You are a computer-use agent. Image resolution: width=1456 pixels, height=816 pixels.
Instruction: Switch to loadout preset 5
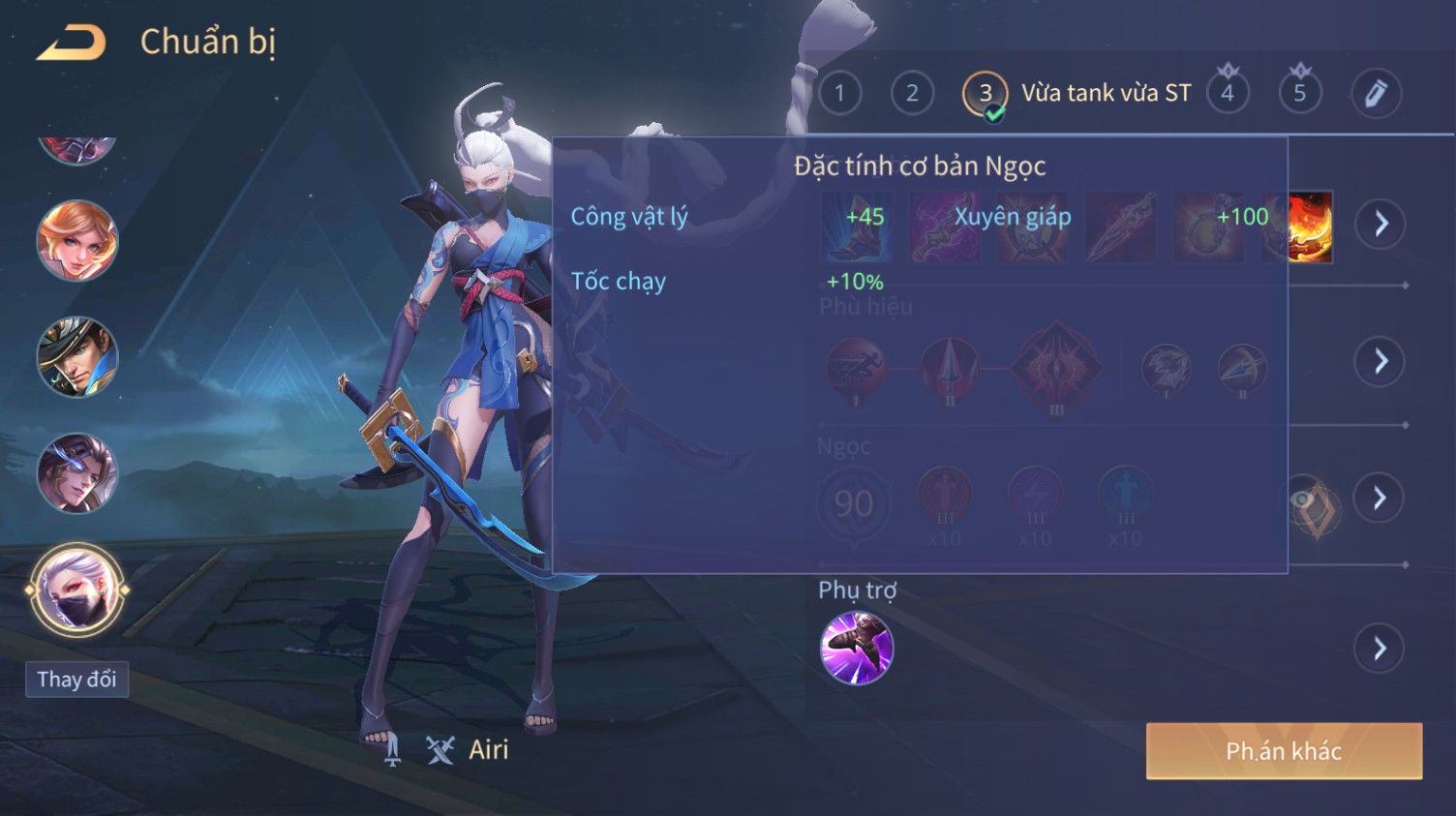[x=1300, y=93]
